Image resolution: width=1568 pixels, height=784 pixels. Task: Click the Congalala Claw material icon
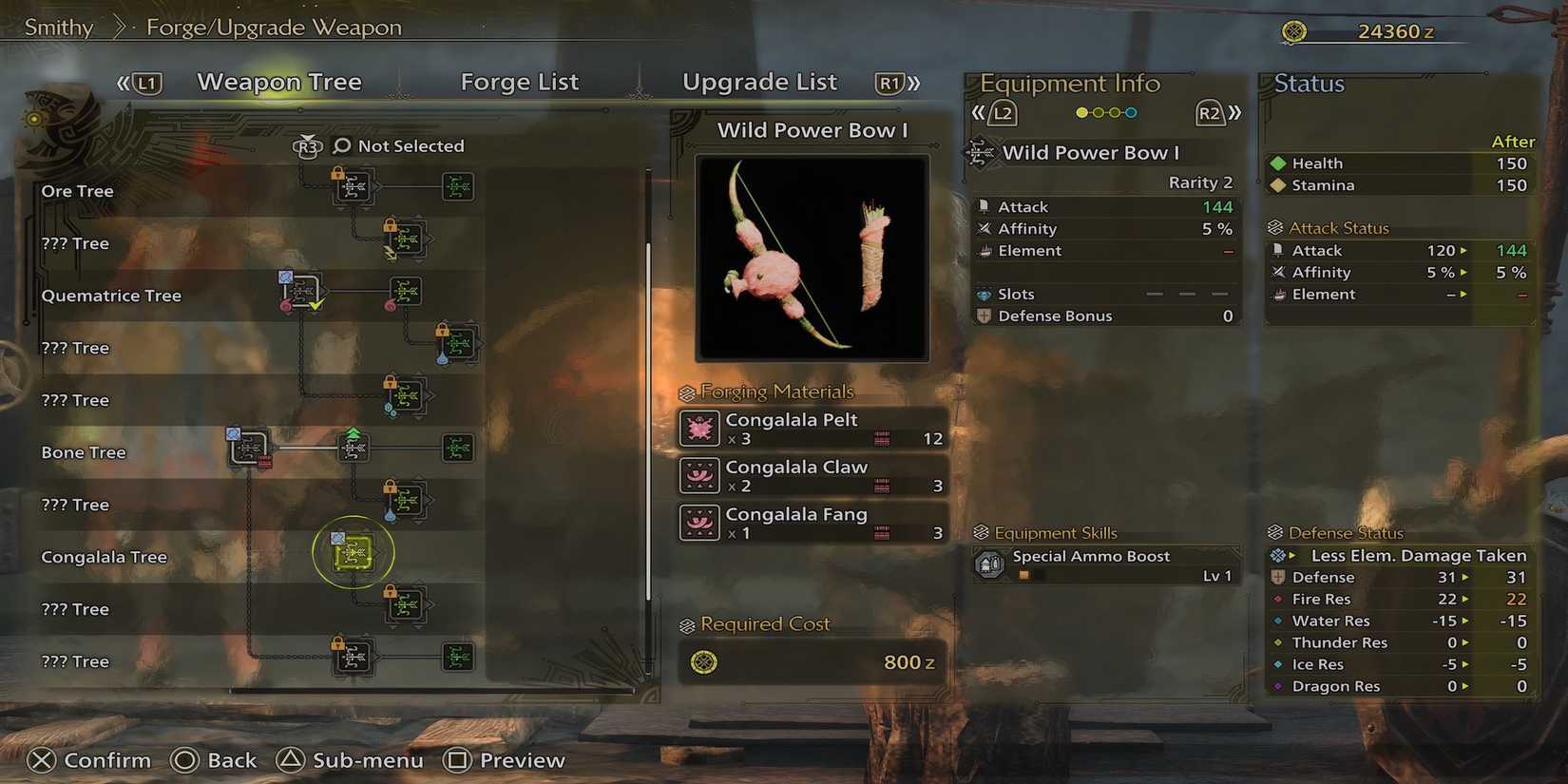[699, 475]
